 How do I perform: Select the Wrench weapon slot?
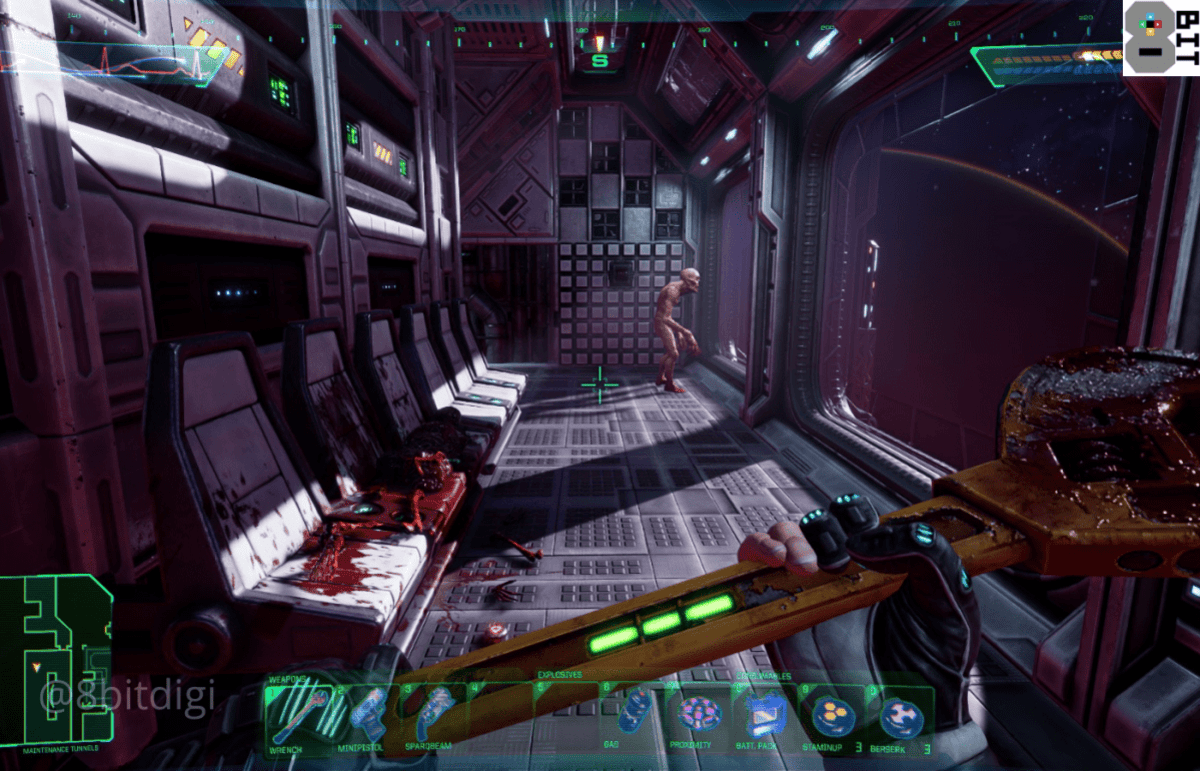click(x=299, y=716)
